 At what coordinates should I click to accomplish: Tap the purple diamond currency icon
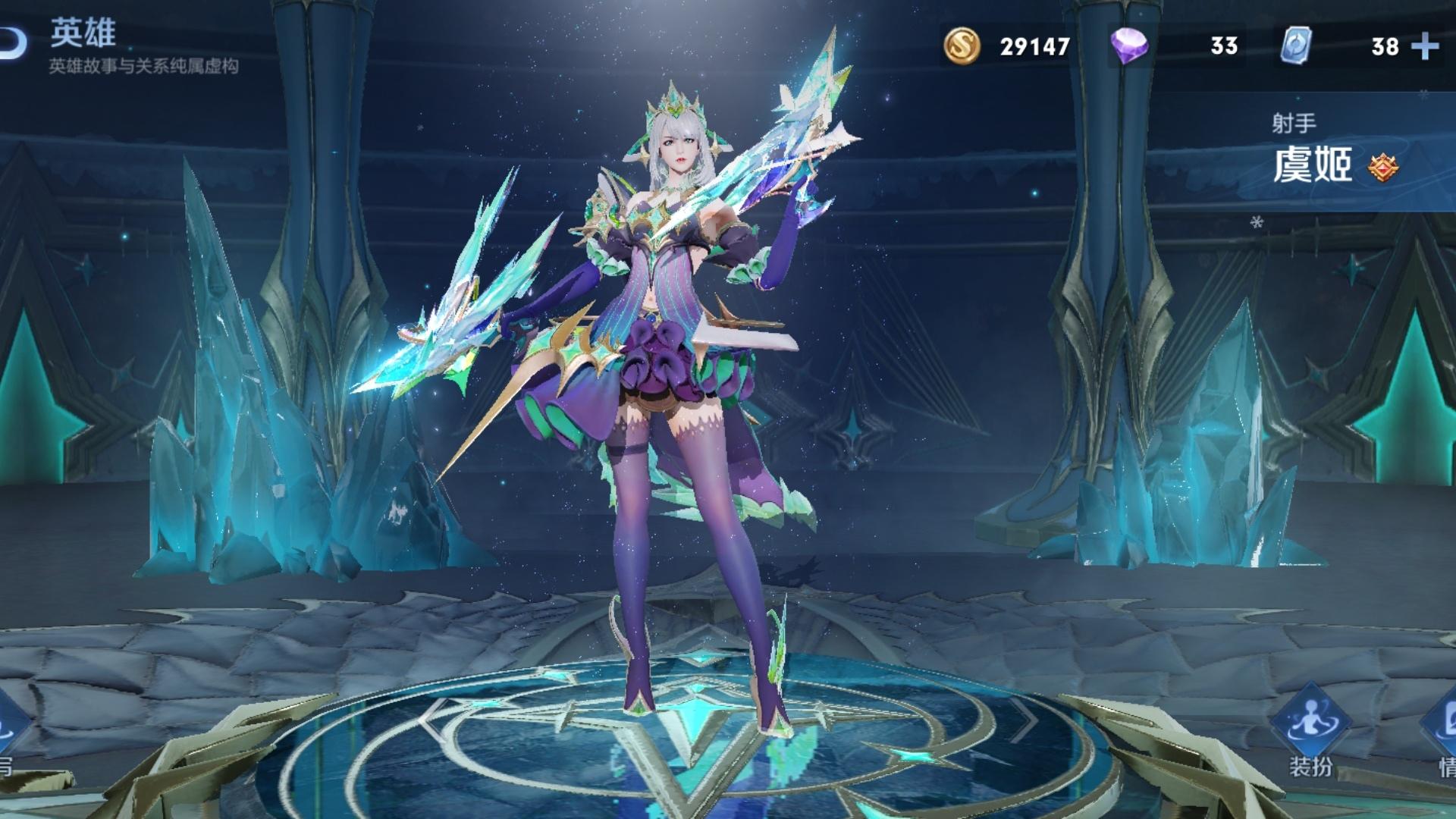[x=1128, y=45]
